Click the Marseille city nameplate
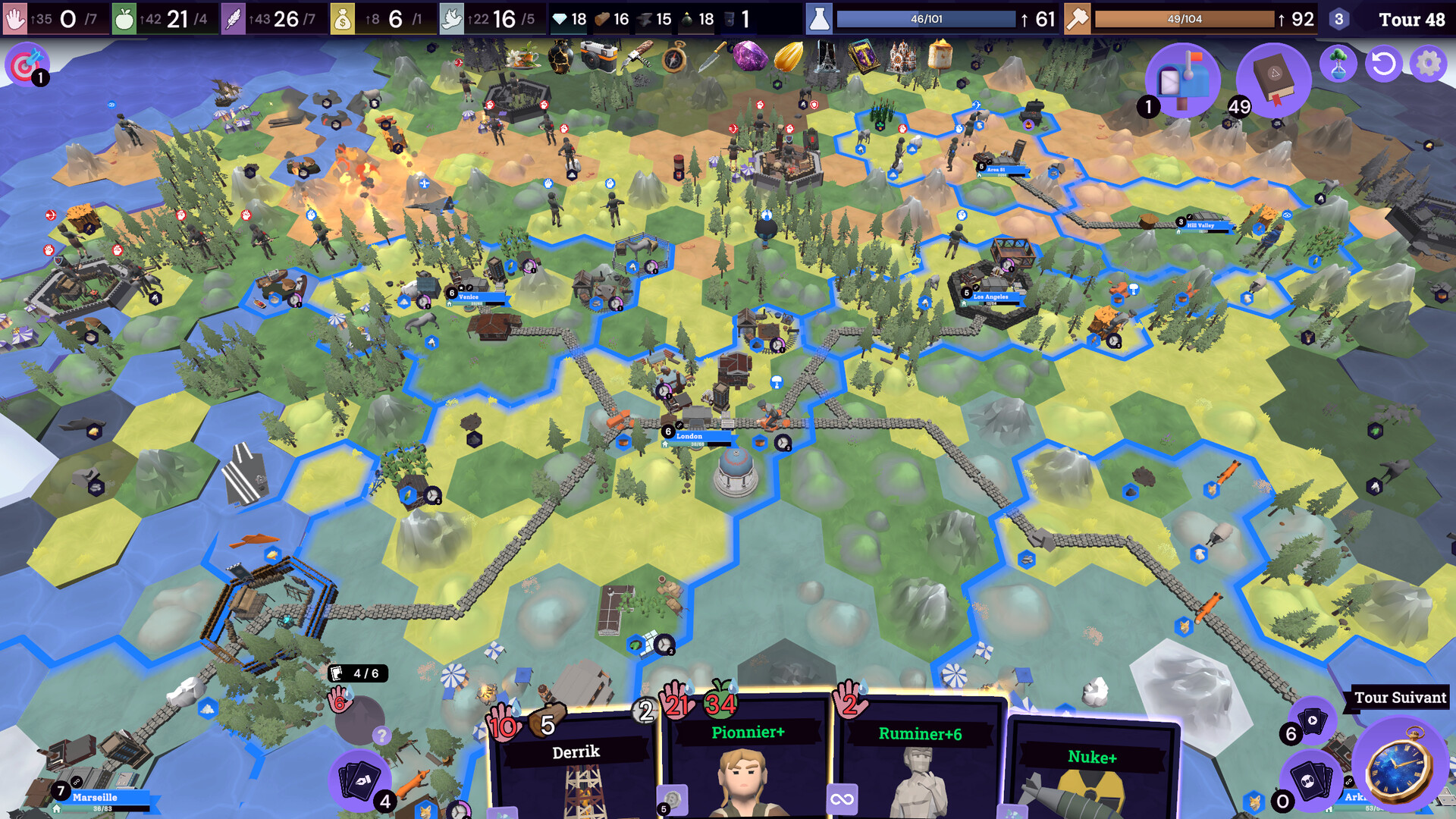This screenshot has height=819, width=1456. pyautogui.click(x=94, y=798)
